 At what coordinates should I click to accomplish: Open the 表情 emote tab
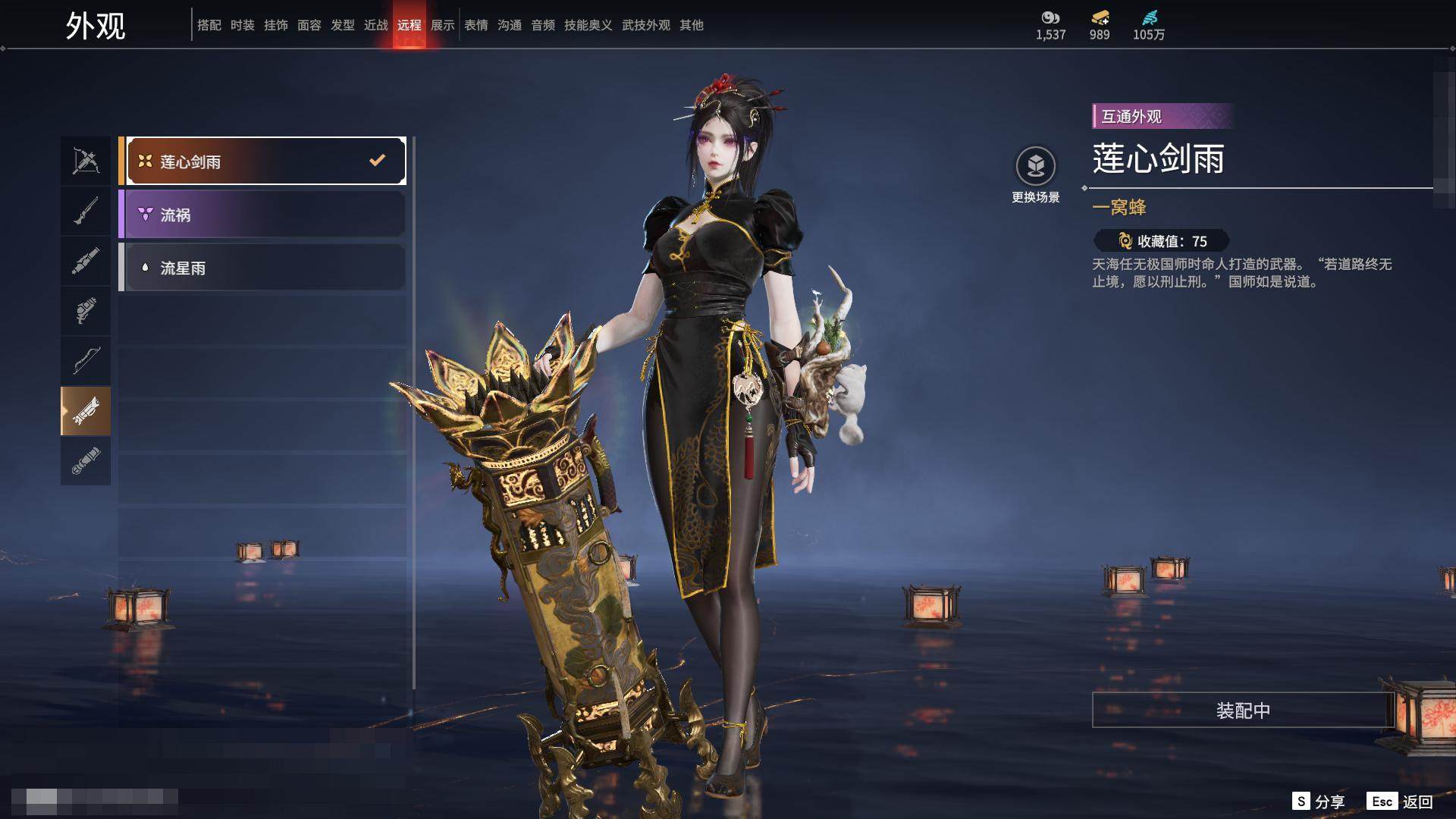(476, 25)
